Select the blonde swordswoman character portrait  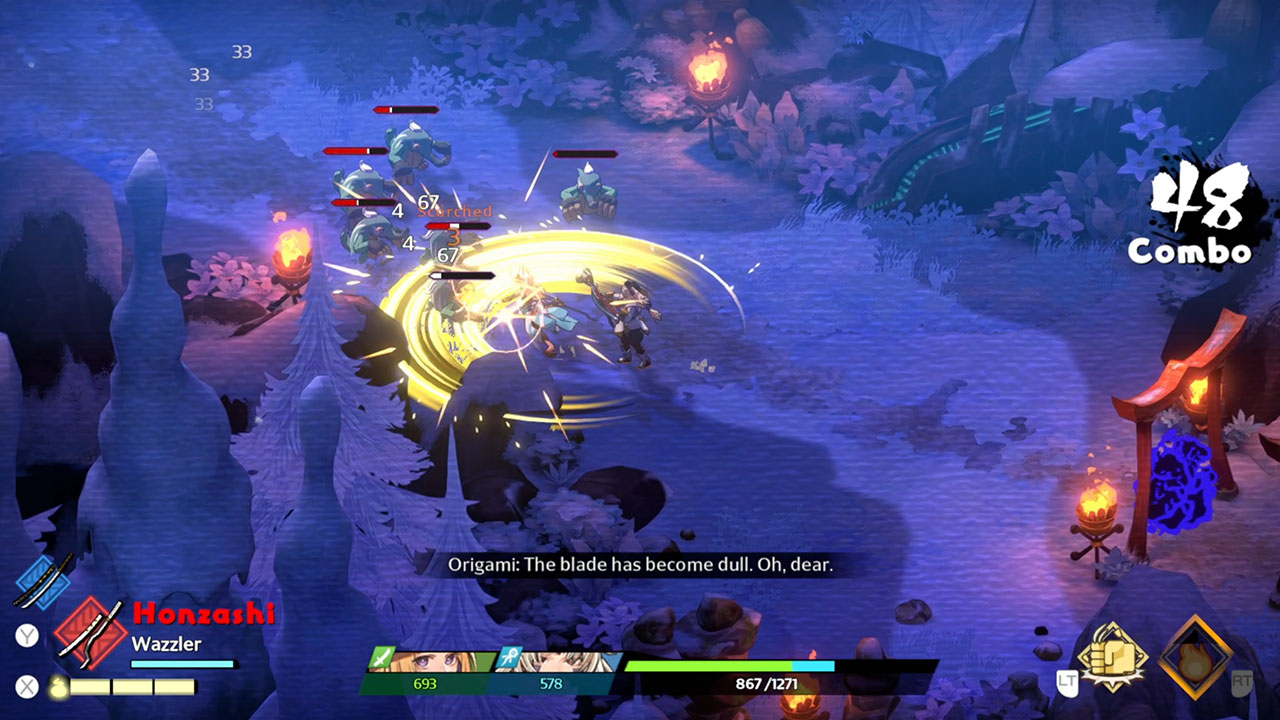point(440,663)
